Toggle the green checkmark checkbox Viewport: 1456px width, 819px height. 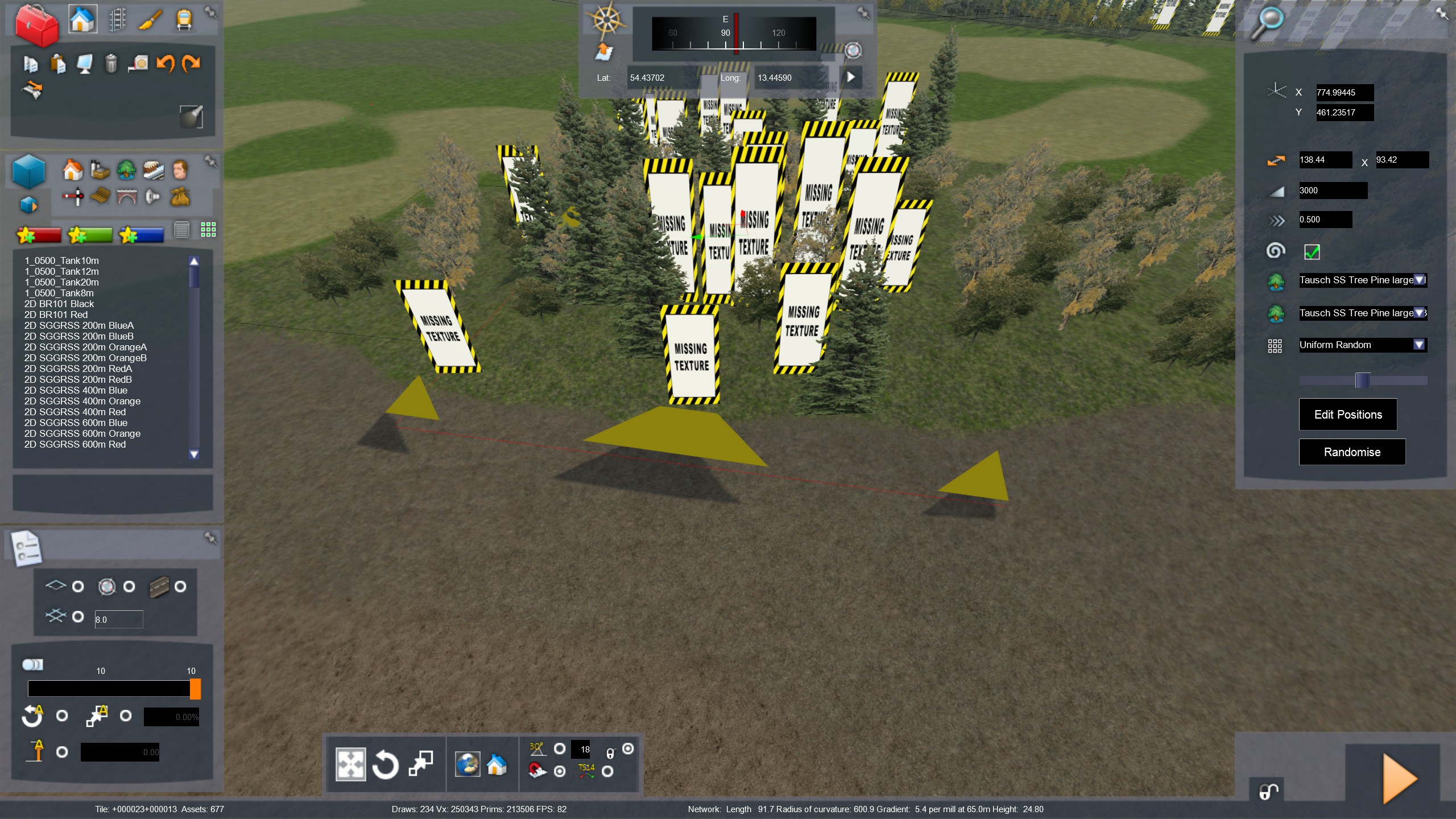[1312, 251]
